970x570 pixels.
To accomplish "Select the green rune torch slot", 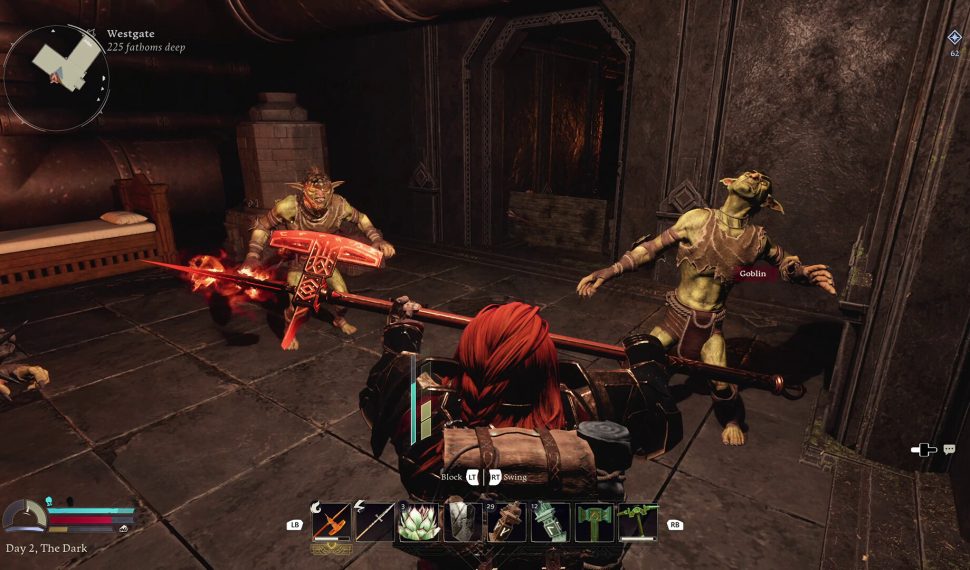I will click(x=551, y=522).
